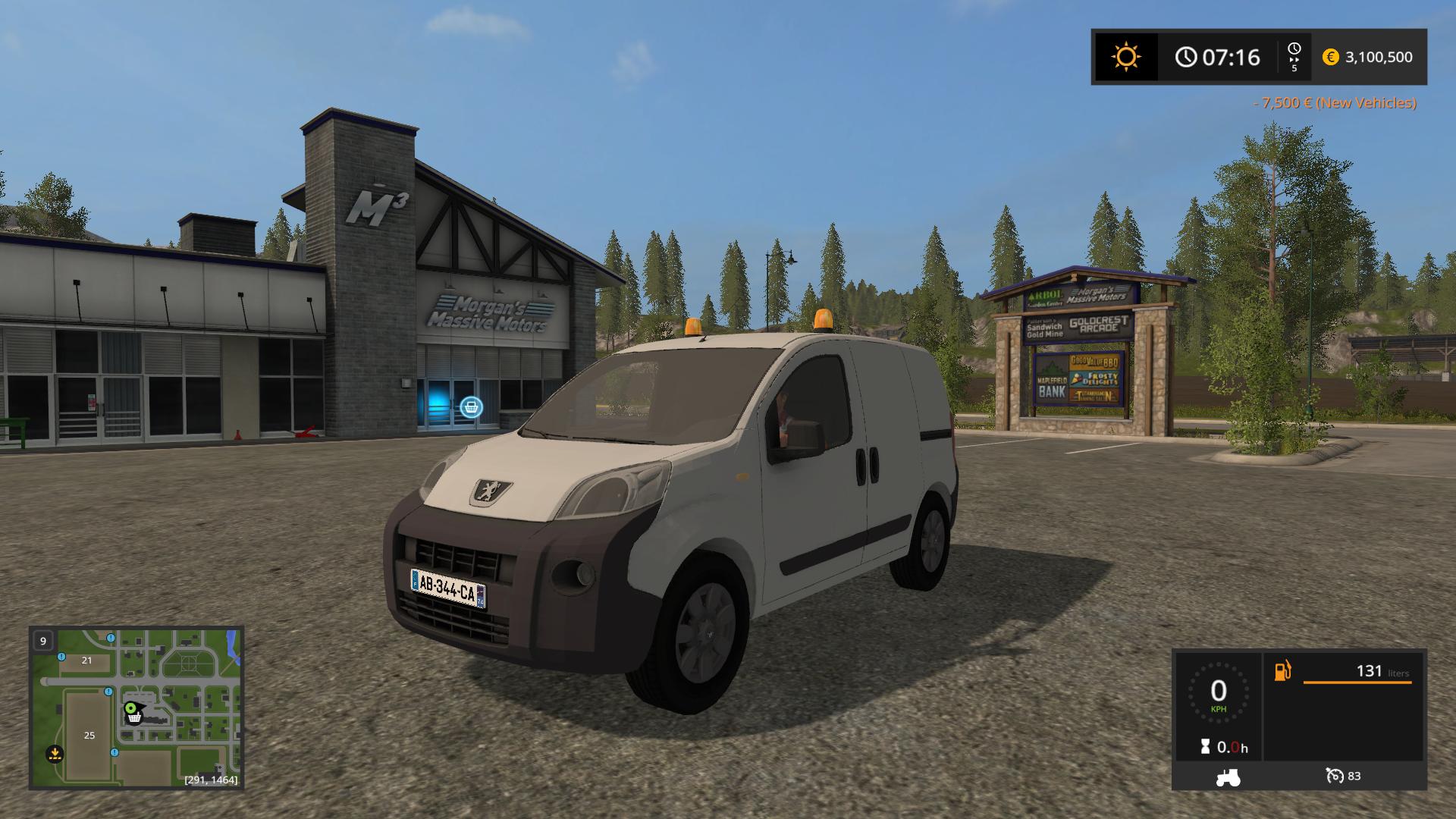Click the sunny weather icon
Screen dimensions: 1456x819
[x=1125, y=57]
